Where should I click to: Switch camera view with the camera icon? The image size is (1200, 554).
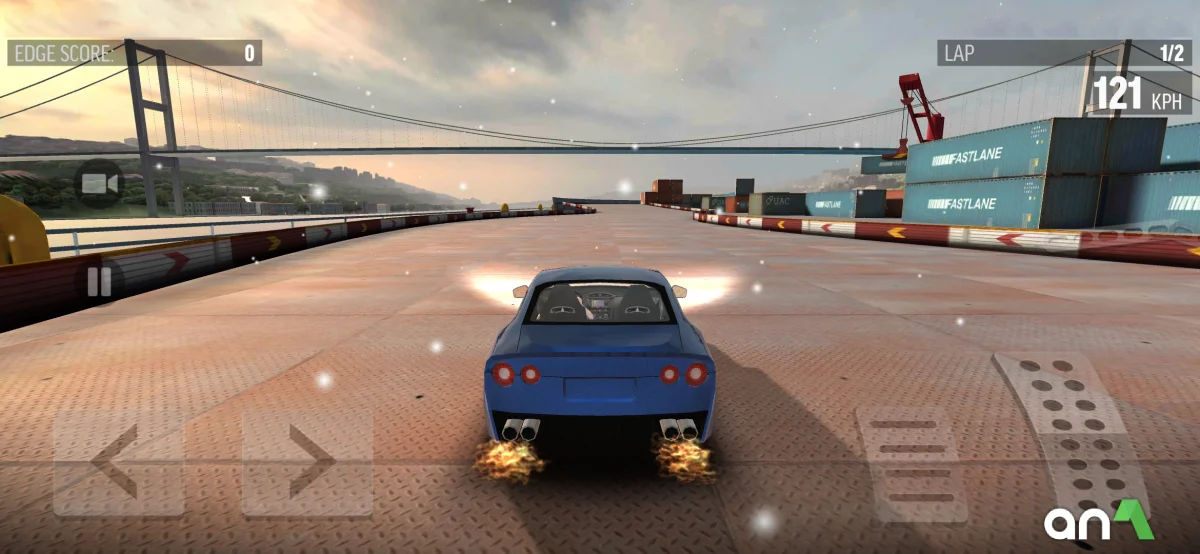(100, 184)
